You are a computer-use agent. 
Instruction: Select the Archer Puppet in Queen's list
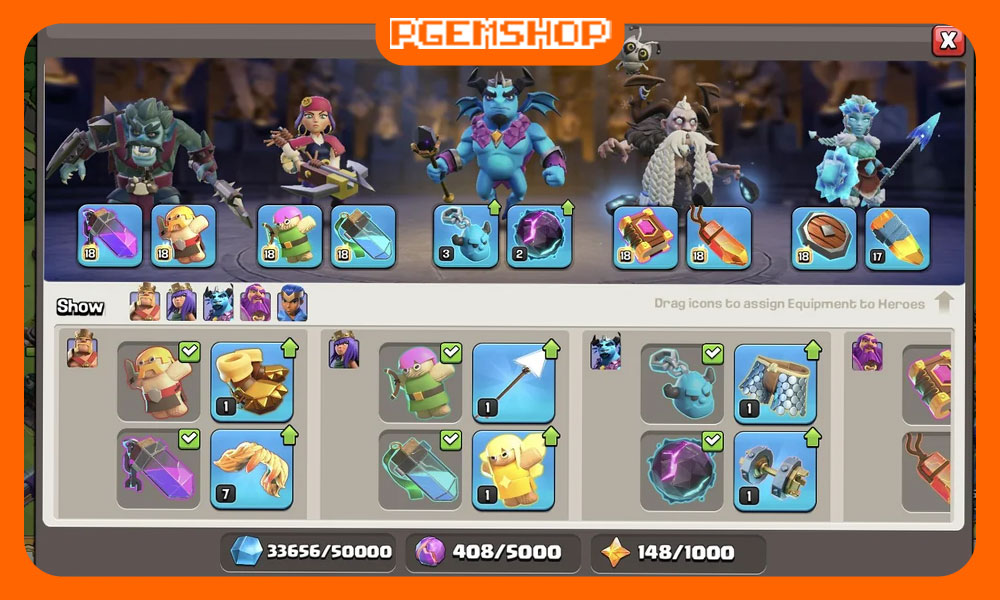[421, 382]
